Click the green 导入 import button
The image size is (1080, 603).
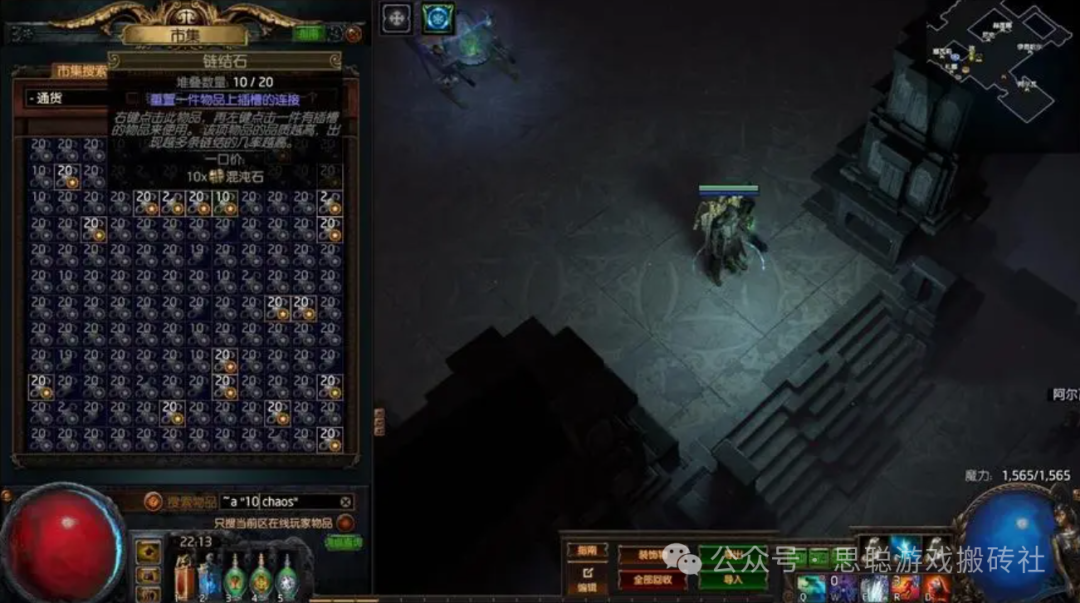click(733, 579)
